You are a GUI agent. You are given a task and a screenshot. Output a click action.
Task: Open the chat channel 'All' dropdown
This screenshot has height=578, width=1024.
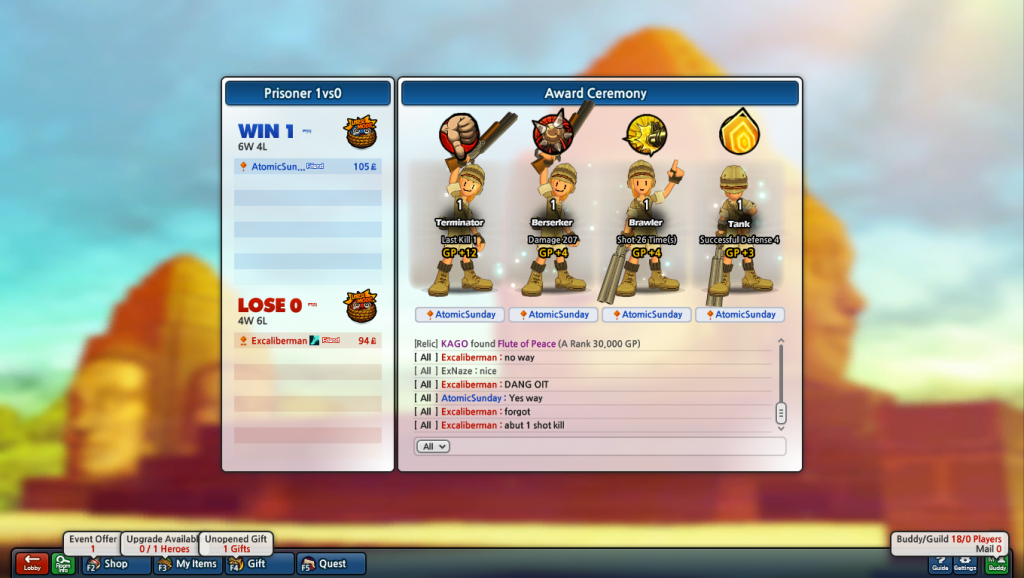coord(432,446)
